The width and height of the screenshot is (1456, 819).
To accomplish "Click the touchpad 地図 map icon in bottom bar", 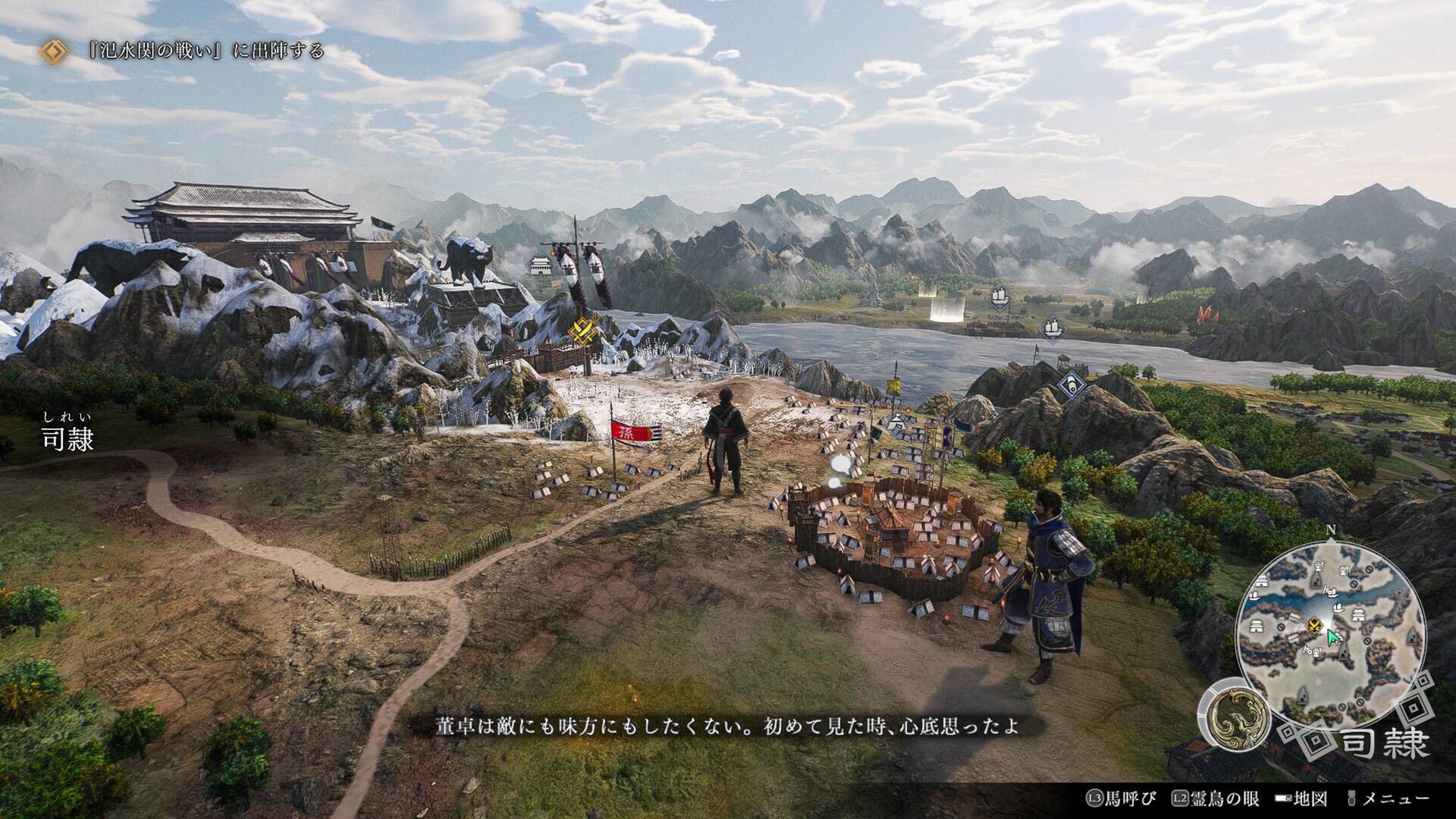I will [1282, 798].
